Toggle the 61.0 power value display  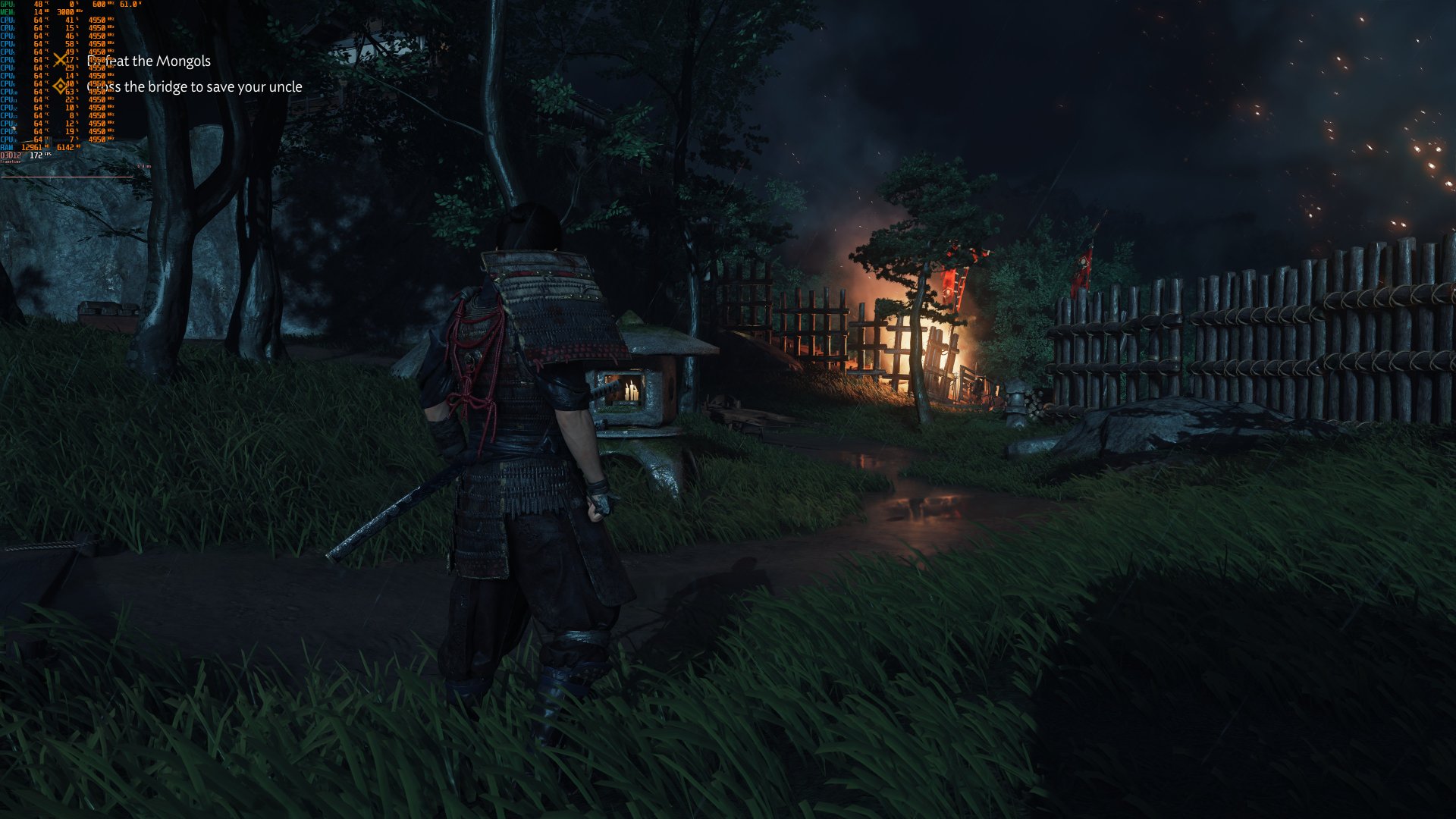[127, 5]
